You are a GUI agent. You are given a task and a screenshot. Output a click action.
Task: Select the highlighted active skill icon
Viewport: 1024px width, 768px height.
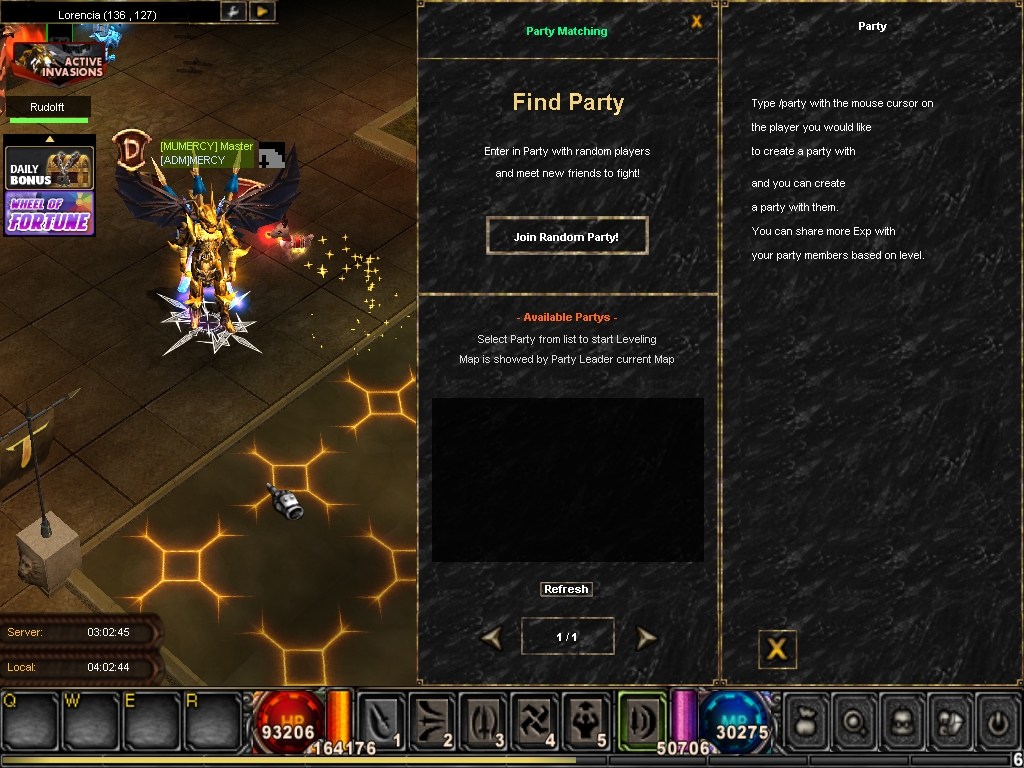click(x=641, y=718)
